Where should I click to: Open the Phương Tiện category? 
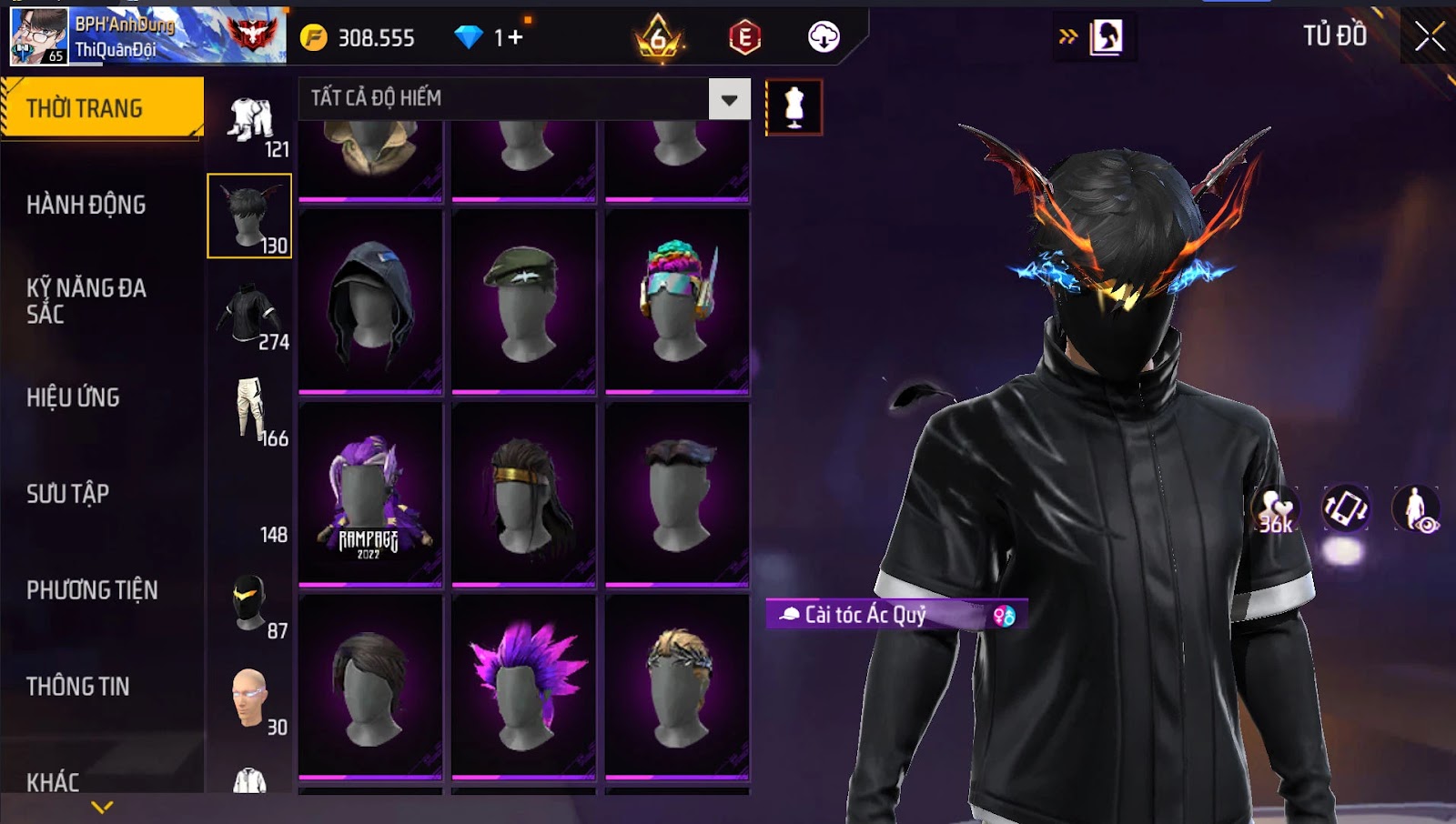click(92, 590)
